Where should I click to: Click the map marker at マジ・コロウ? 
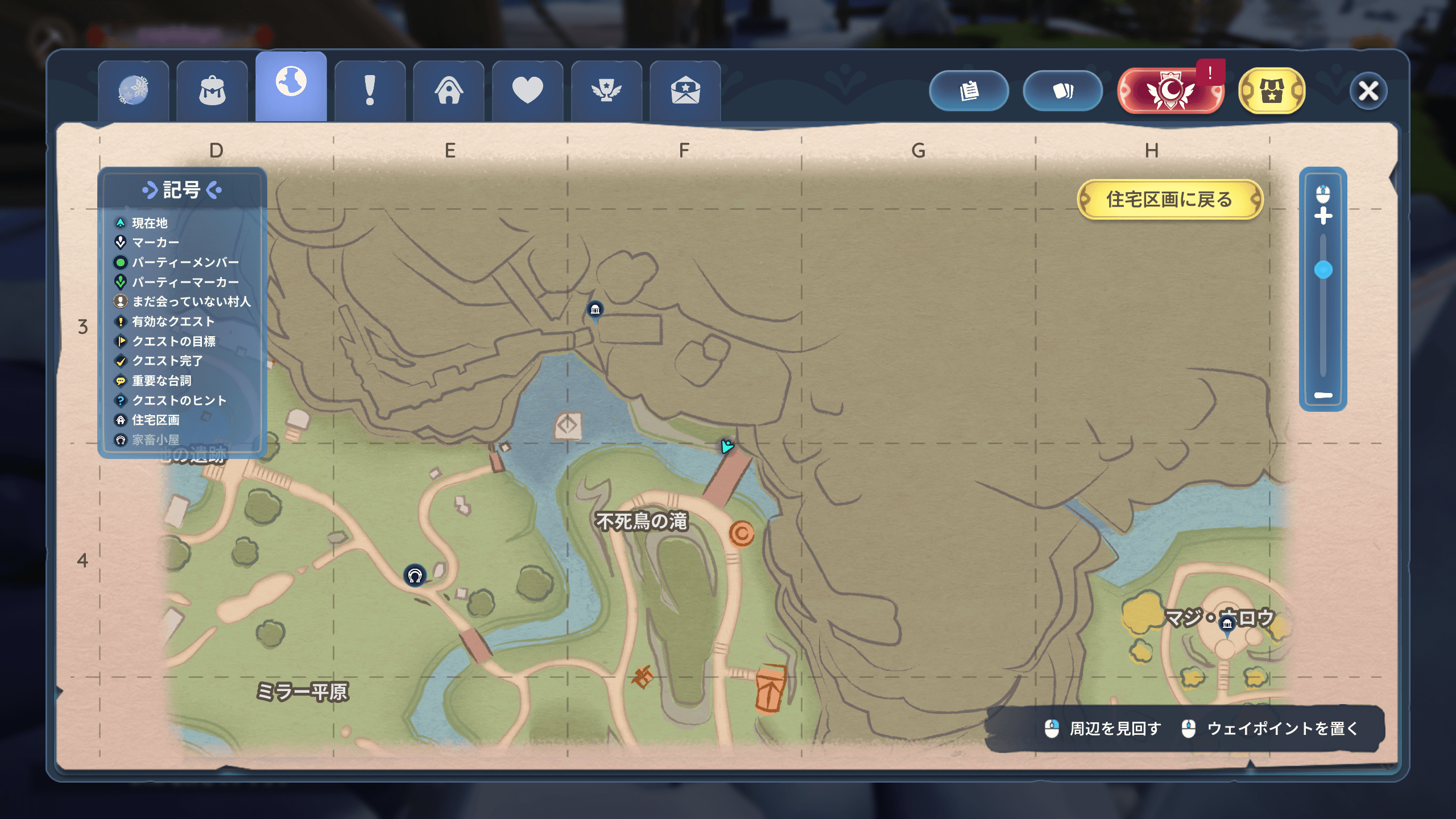pyautogui.click(x=1227, y=625)
